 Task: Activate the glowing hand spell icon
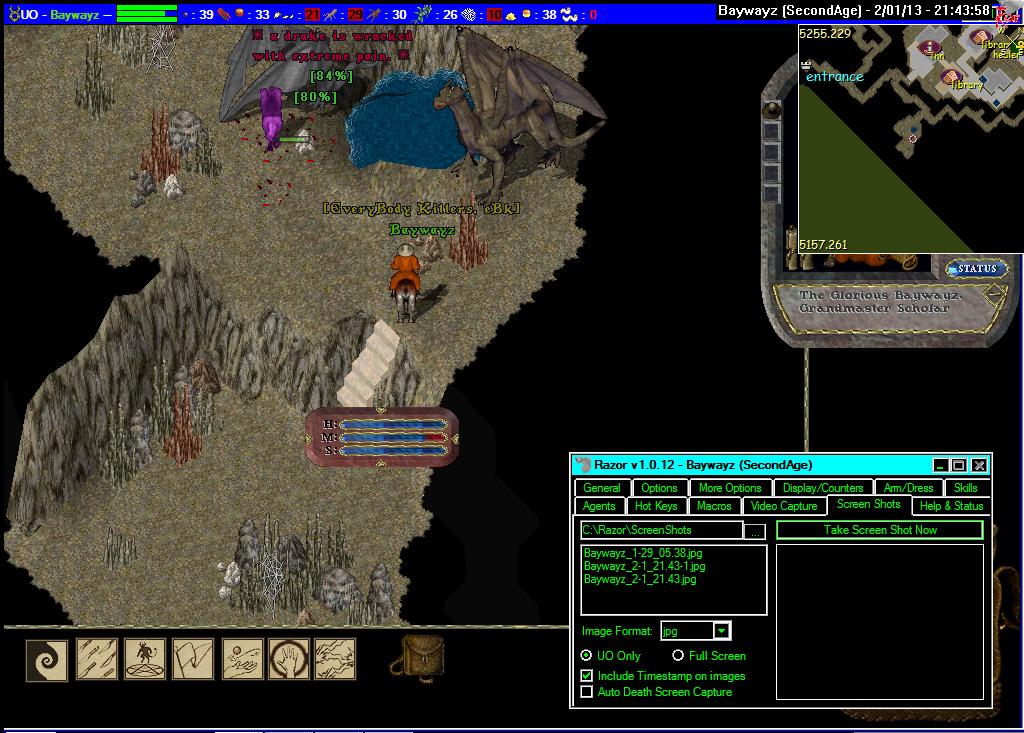click(x=289, y=660)
